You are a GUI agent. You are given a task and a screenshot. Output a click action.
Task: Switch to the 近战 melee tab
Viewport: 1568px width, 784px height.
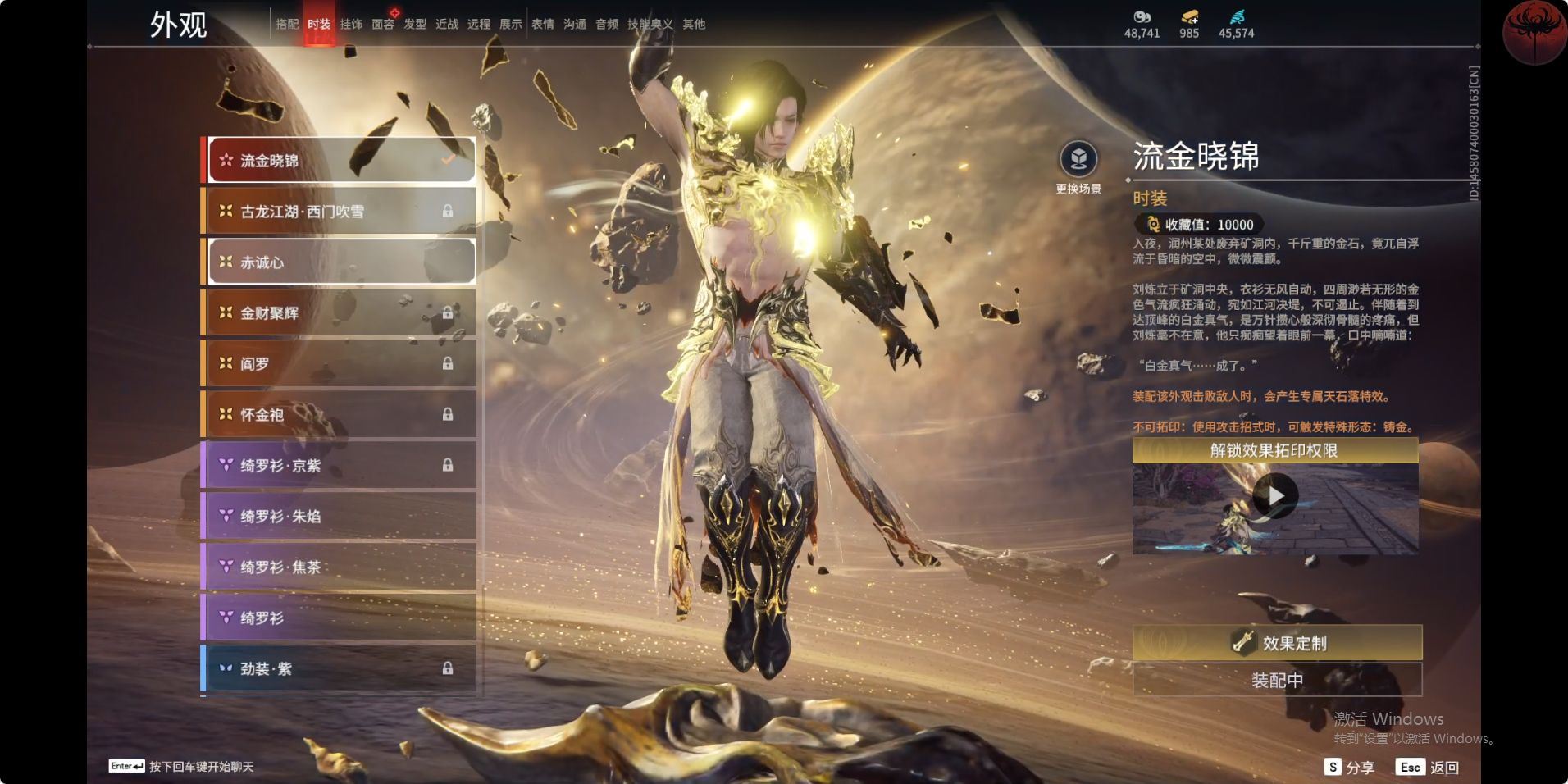click(x=447, y=25)
